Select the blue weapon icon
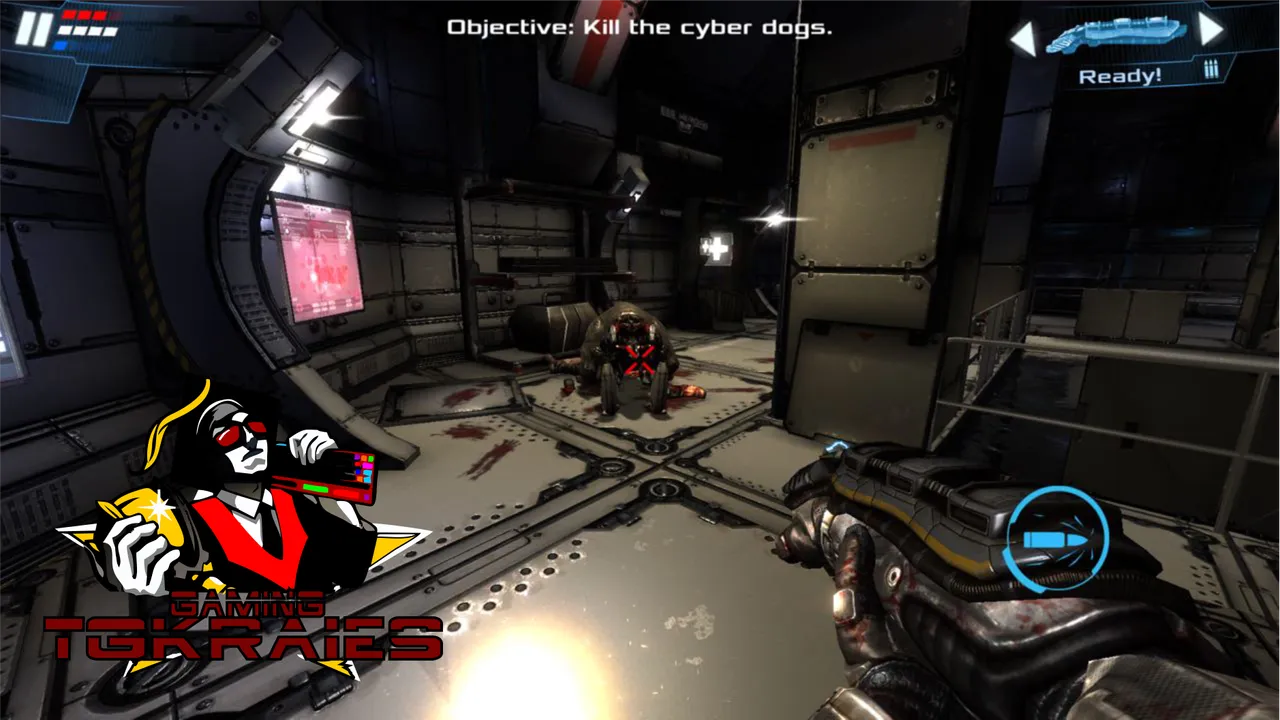The width and height of the screenshot is (1280, 720). pos(1116,36)
